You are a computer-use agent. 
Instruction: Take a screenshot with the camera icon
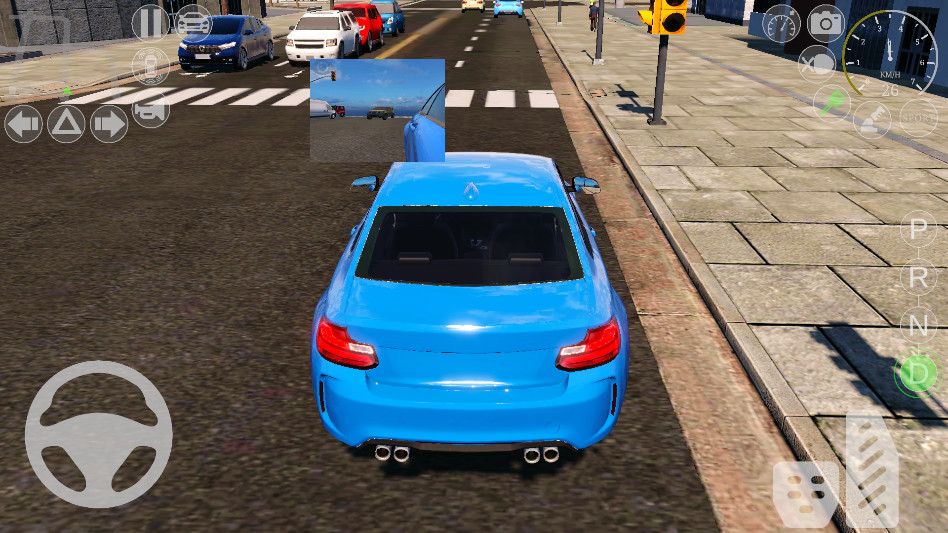(x=826, y=22)
